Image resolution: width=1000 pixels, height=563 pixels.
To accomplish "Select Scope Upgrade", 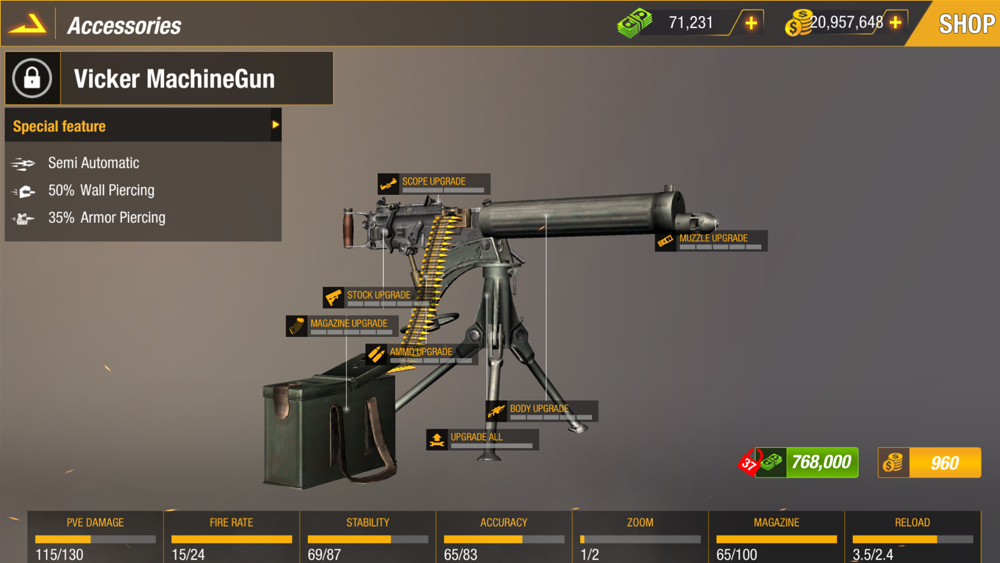I will tap(434, 184).
